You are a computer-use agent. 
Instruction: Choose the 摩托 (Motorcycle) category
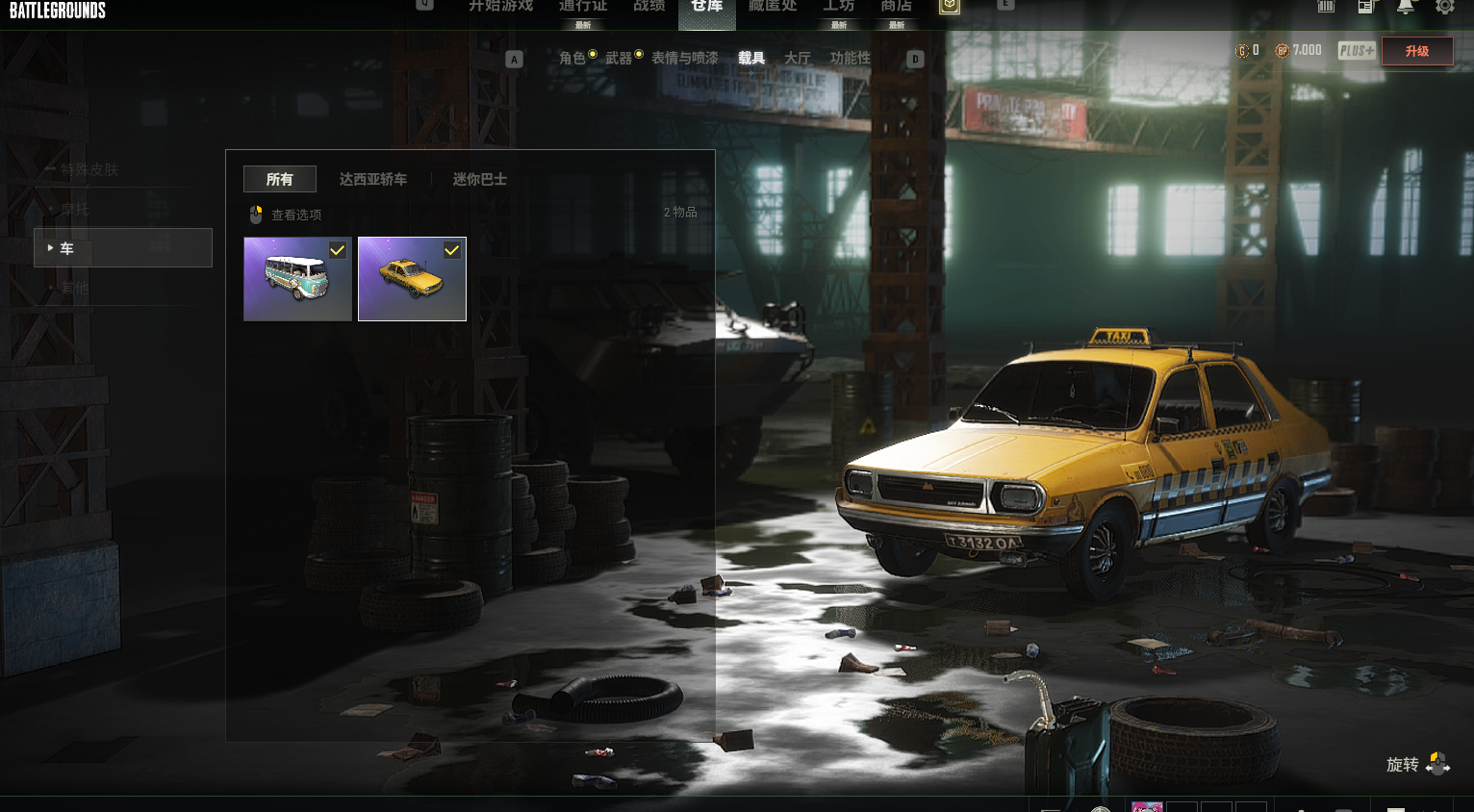point(75,210)
